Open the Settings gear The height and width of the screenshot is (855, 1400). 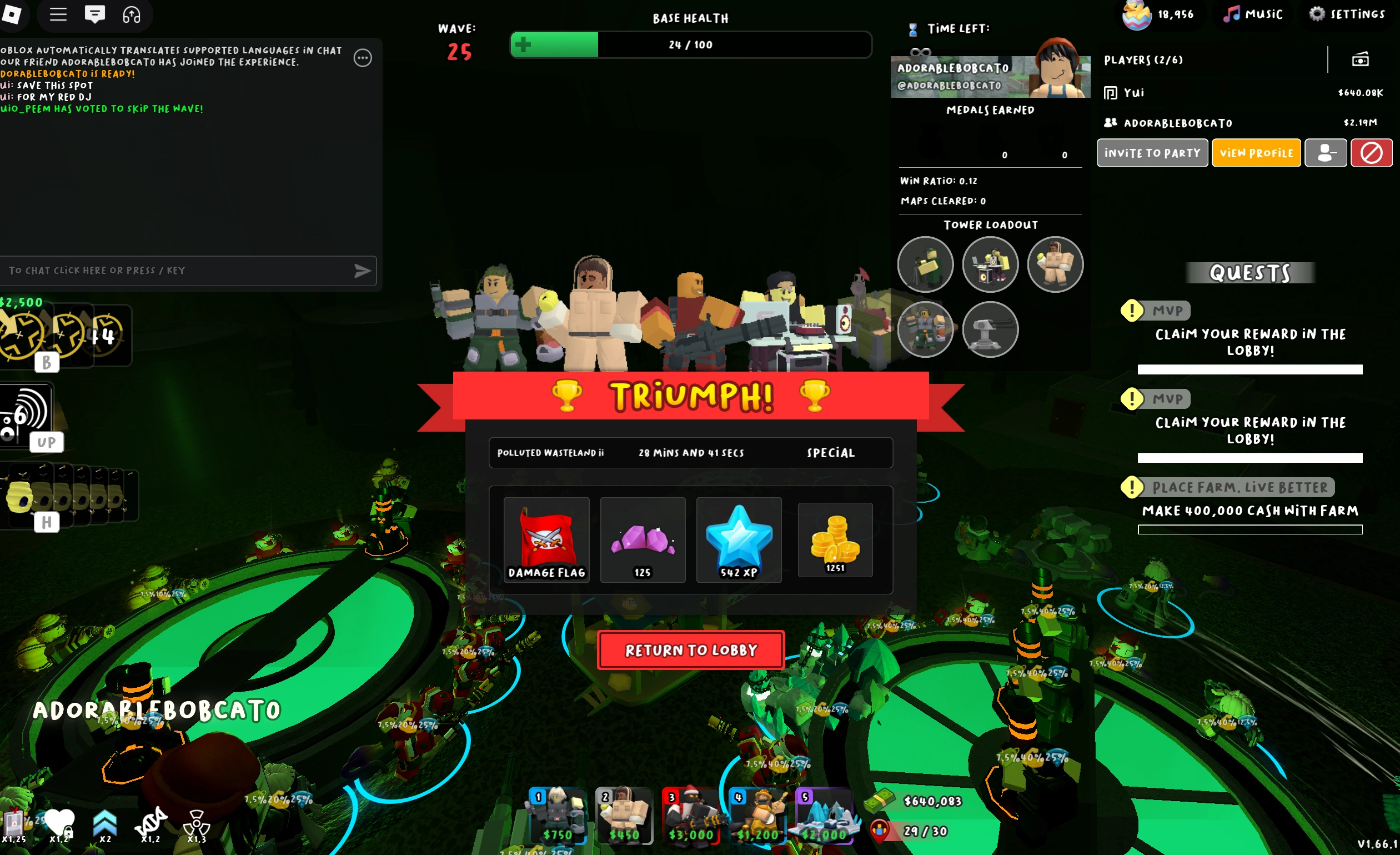pyautogui.click(x=1317, y=14)
